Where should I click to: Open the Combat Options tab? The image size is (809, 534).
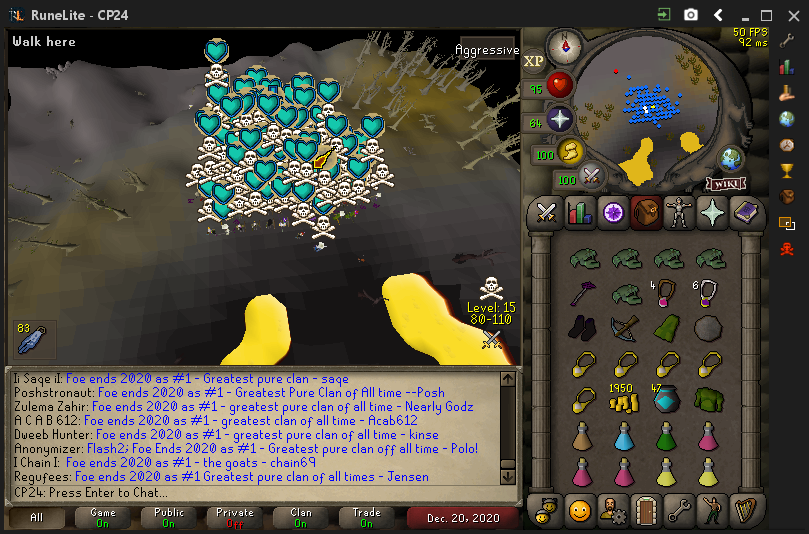pyautogui.click(x=547, y=212)
